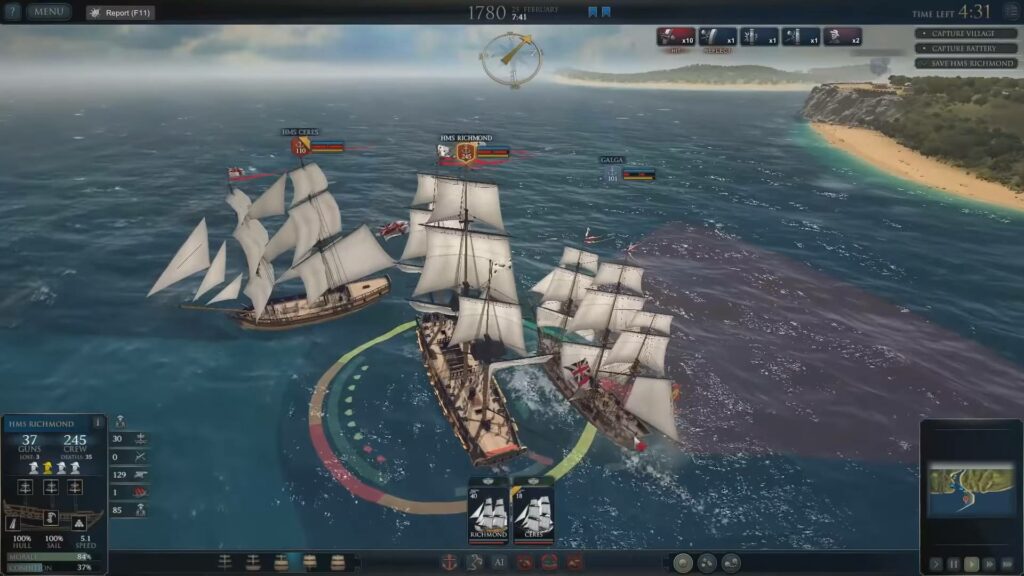Choose the round shot ammunition button
The height and width of the screenshot is (576, 1024).
[682, 563]
